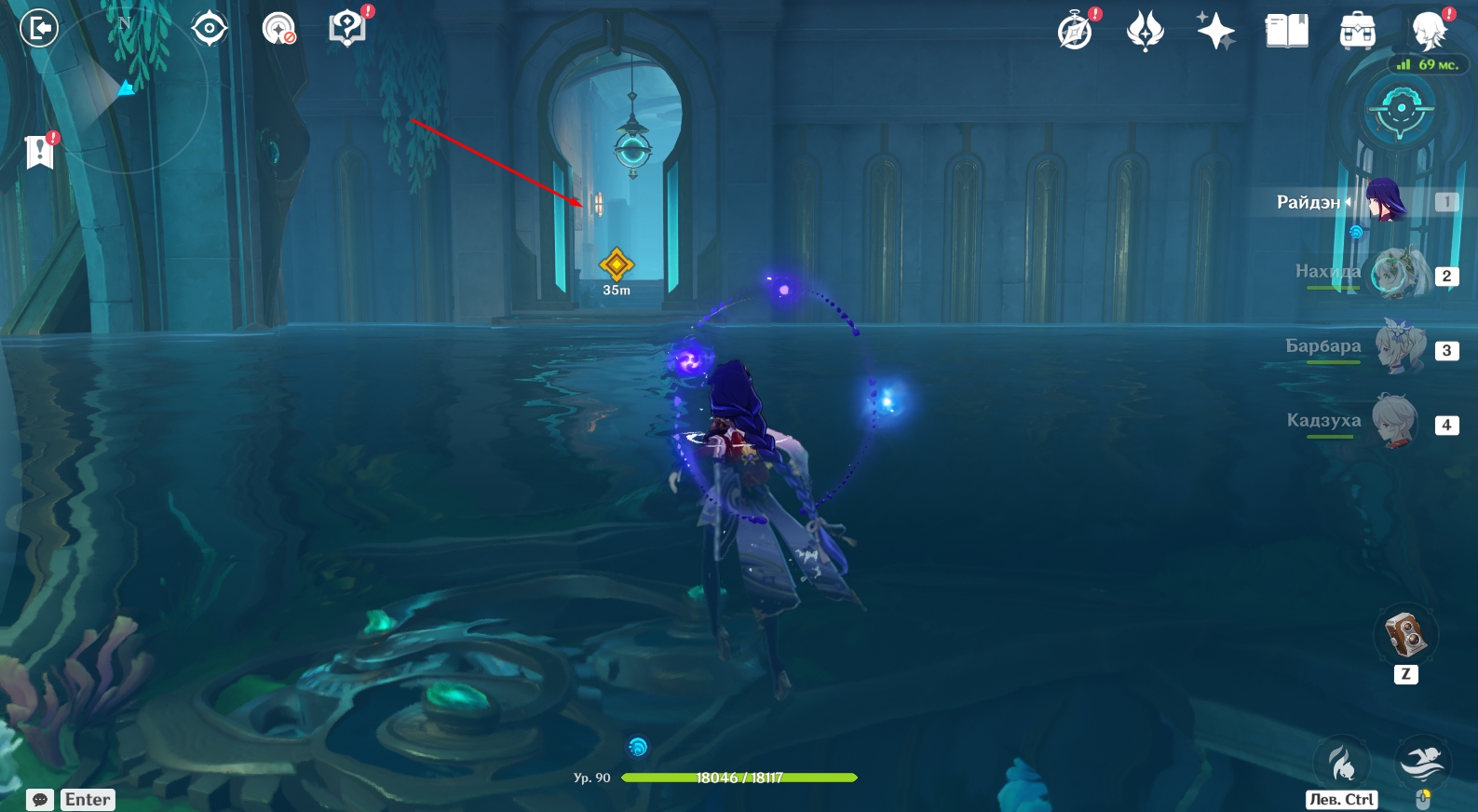Use the camera gadget
1478x812 pixels.
(x=1405, y=635)
